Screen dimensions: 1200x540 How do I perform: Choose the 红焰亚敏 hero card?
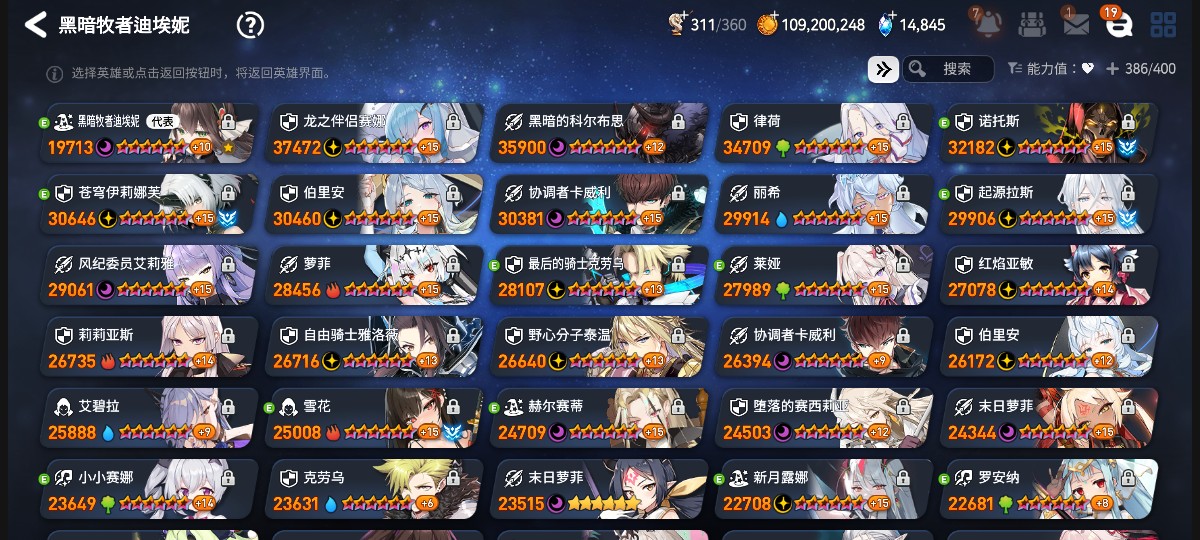coord(1050,276)
